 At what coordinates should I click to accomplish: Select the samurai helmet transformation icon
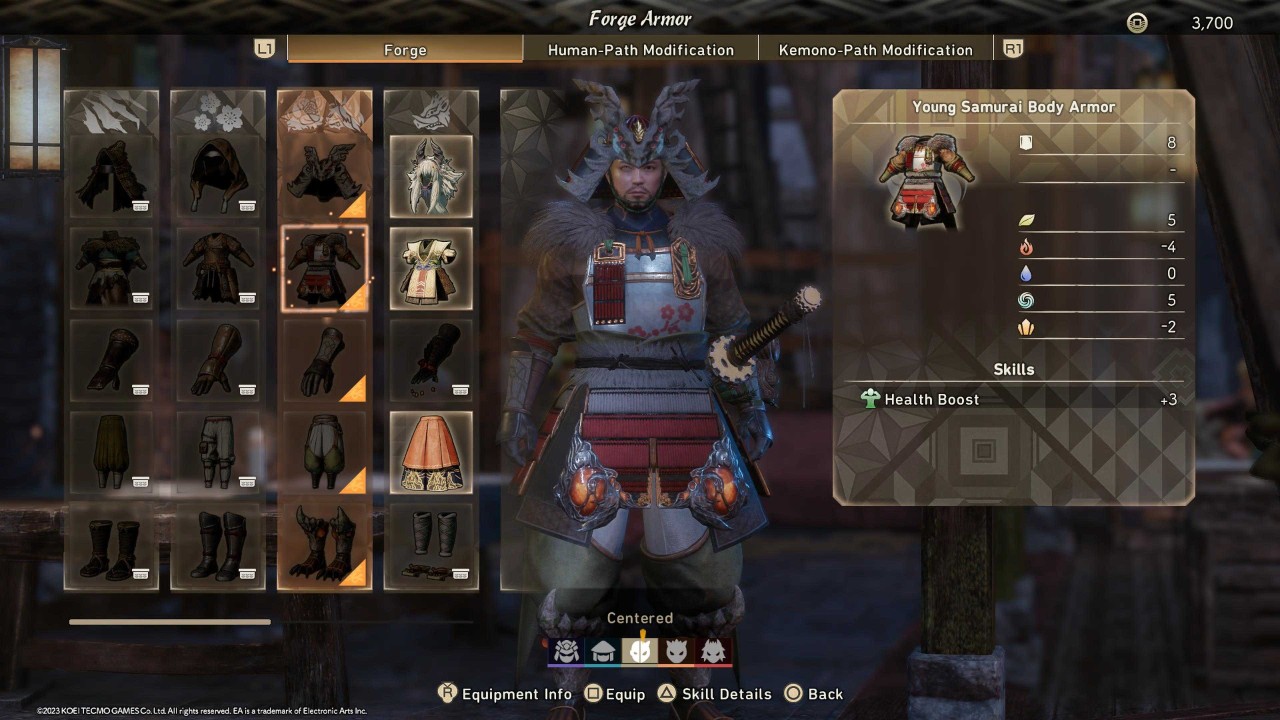point(566,650)
